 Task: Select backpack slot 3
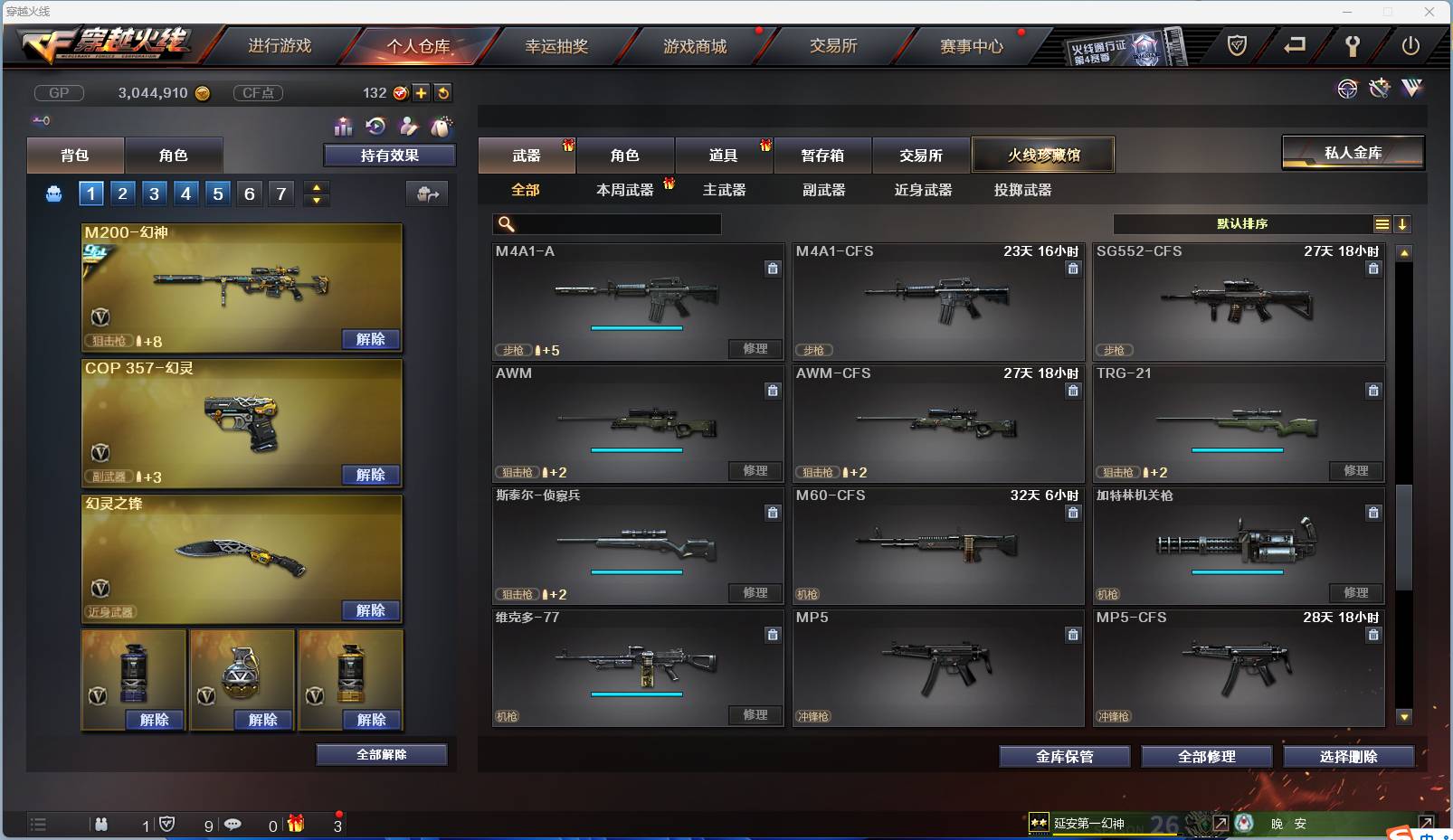(154, 193)
